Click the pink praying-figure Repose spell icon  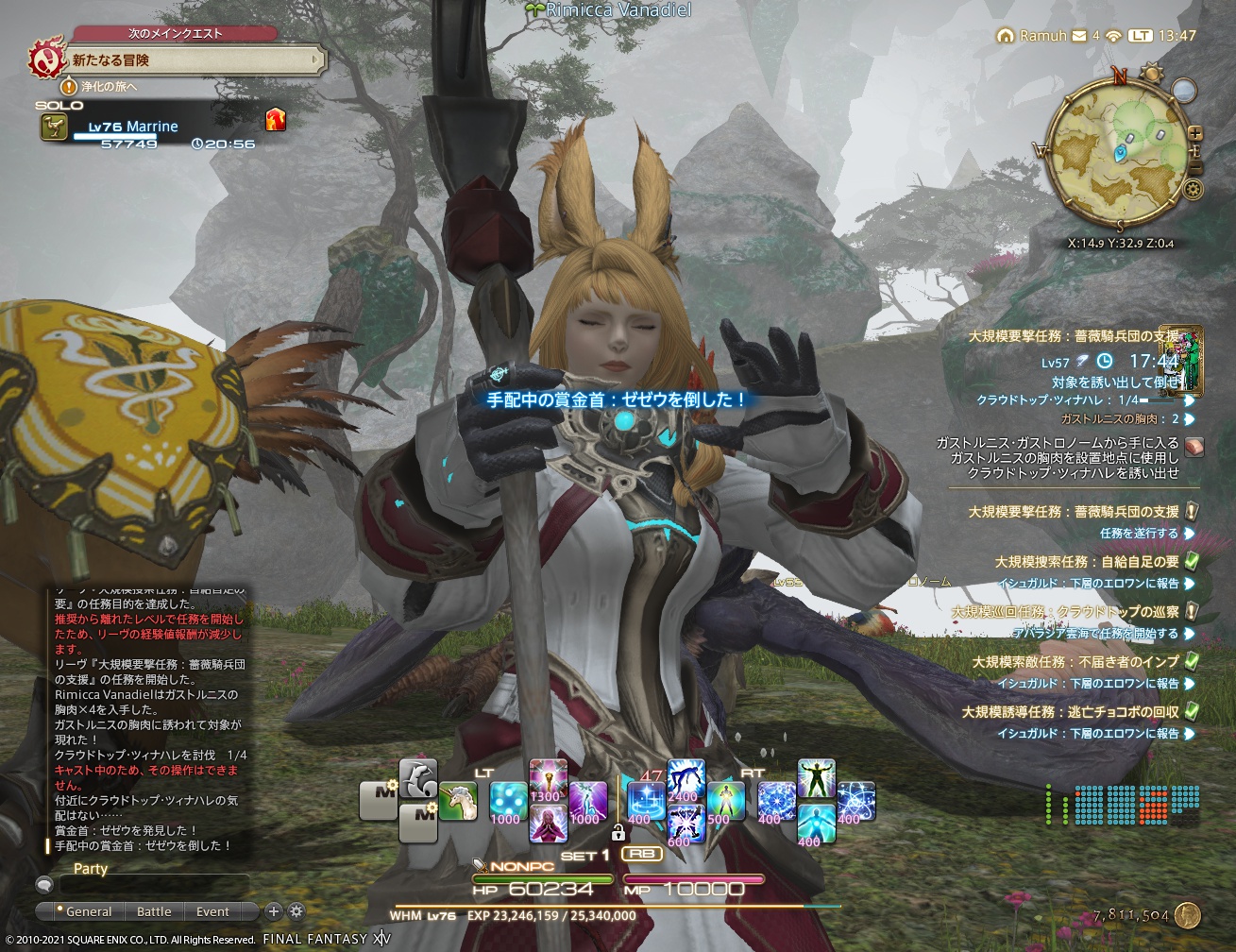click(x=550, y=826)
